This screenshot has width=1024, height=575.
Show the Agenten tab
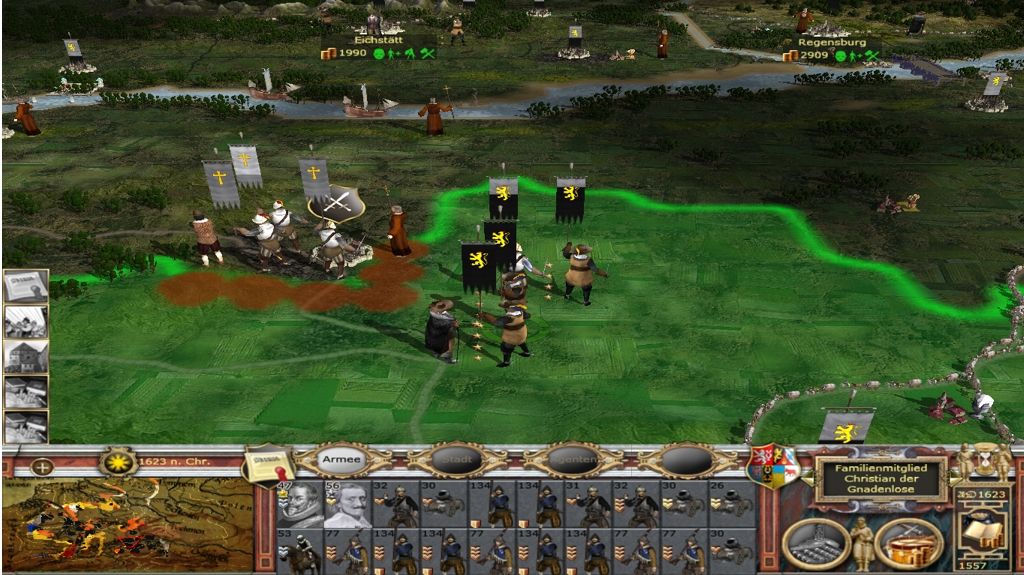(x=574, y=460)
